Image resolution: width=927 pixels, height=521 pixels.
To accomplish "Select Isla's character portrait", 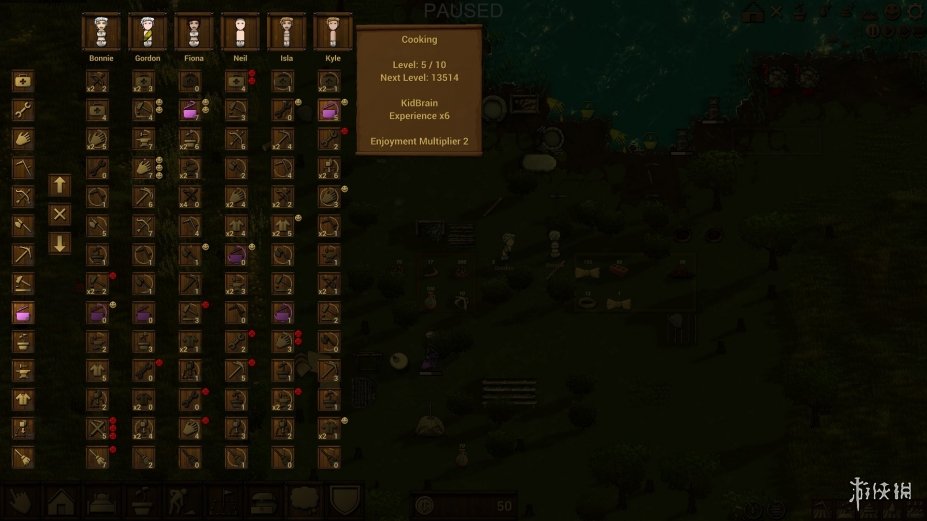I will pos(286,31).
